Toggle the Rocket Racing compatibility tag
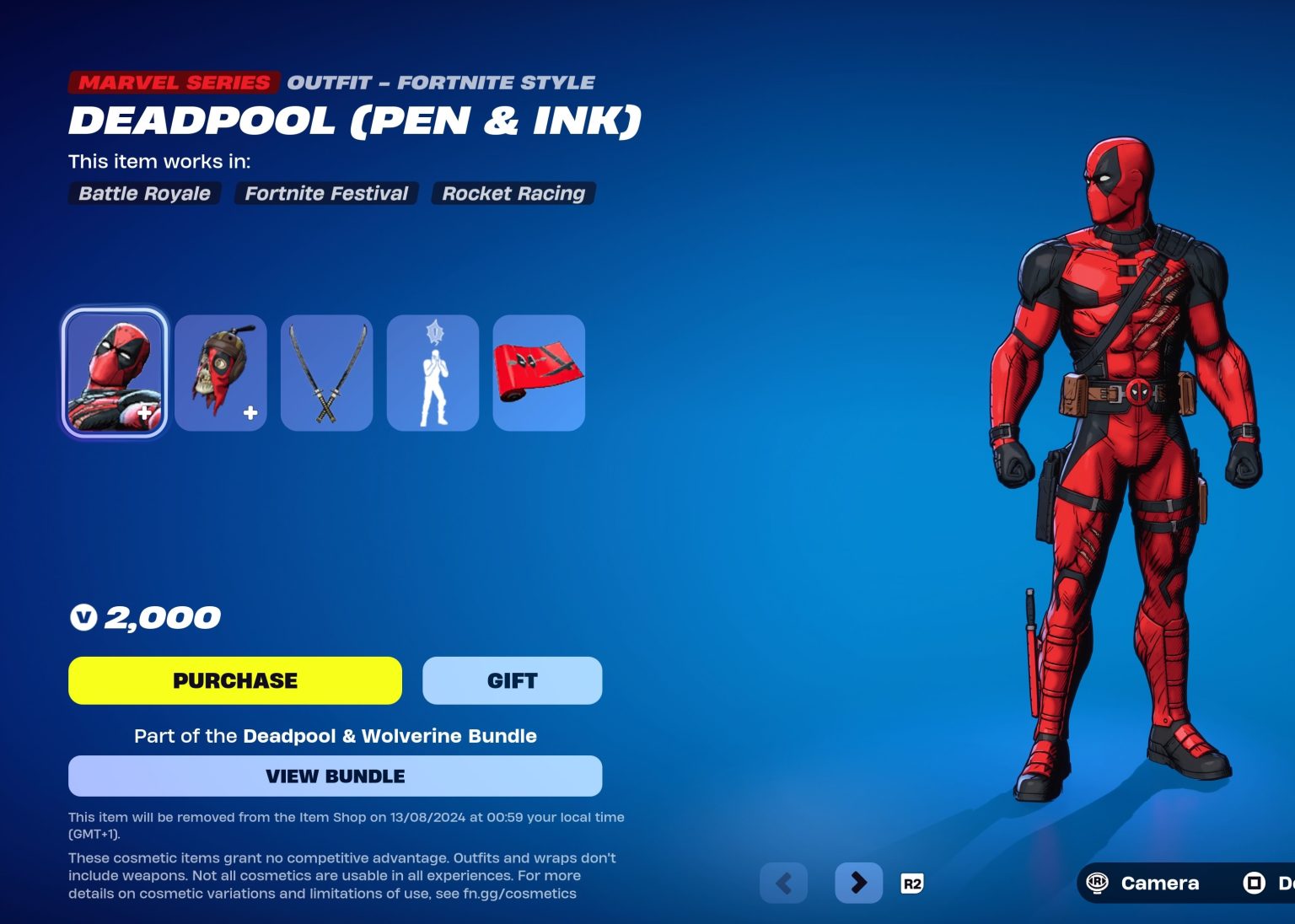Screen dimensions: 1295x924 tap(513, 193)
